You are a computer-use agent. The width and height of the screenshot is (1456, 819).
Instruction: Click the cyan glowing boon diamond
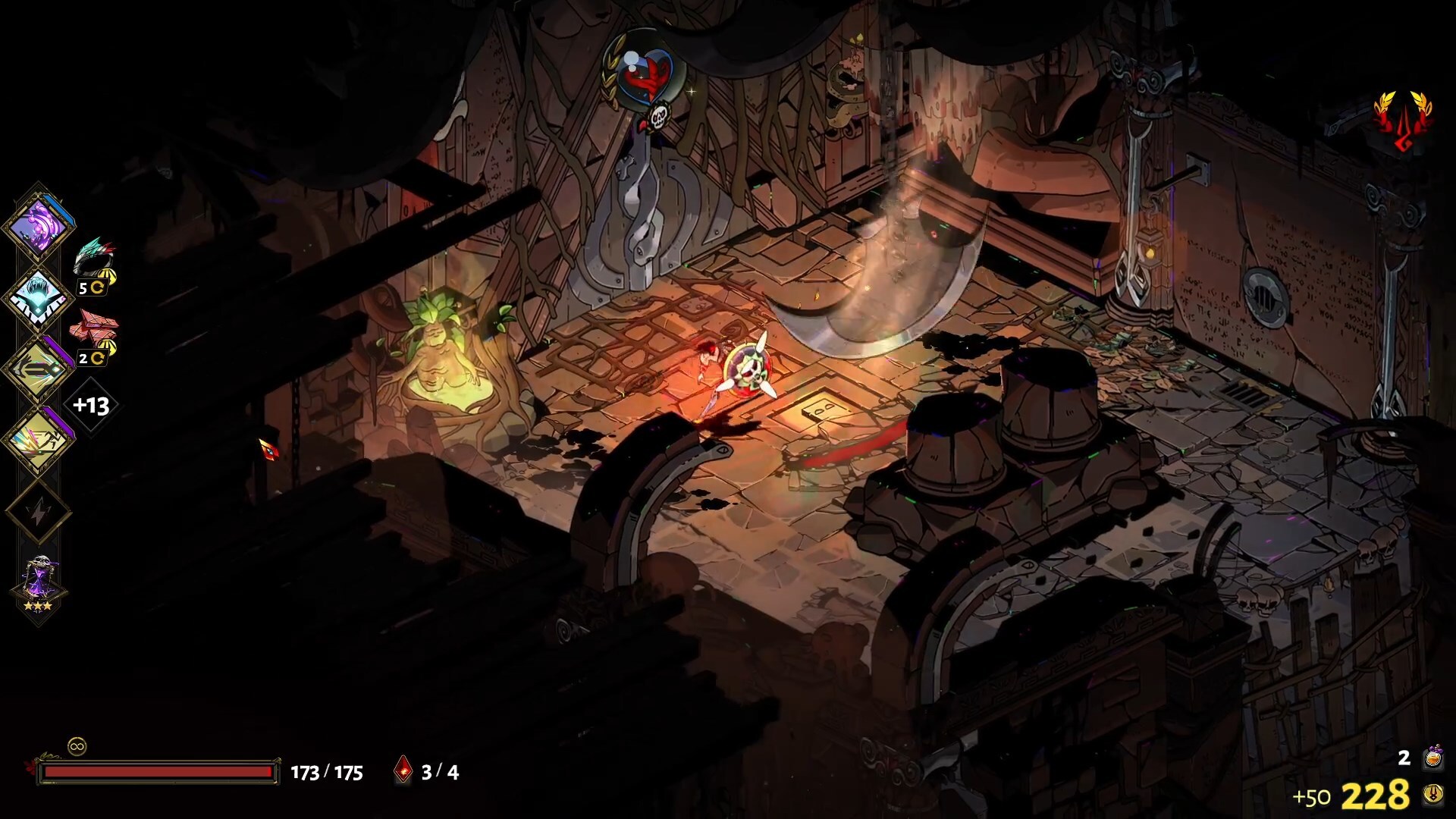pyautogui.click(x=38, y=297)
